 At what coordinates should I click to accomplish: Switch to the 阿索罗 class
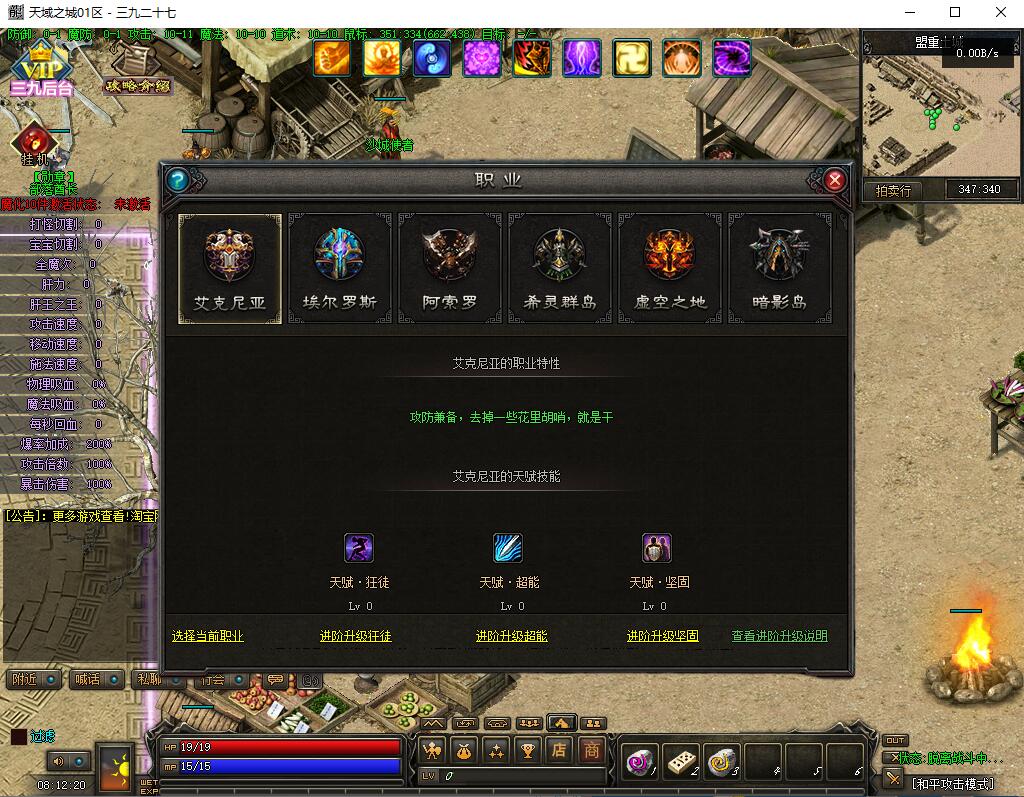tap(449, 267)
